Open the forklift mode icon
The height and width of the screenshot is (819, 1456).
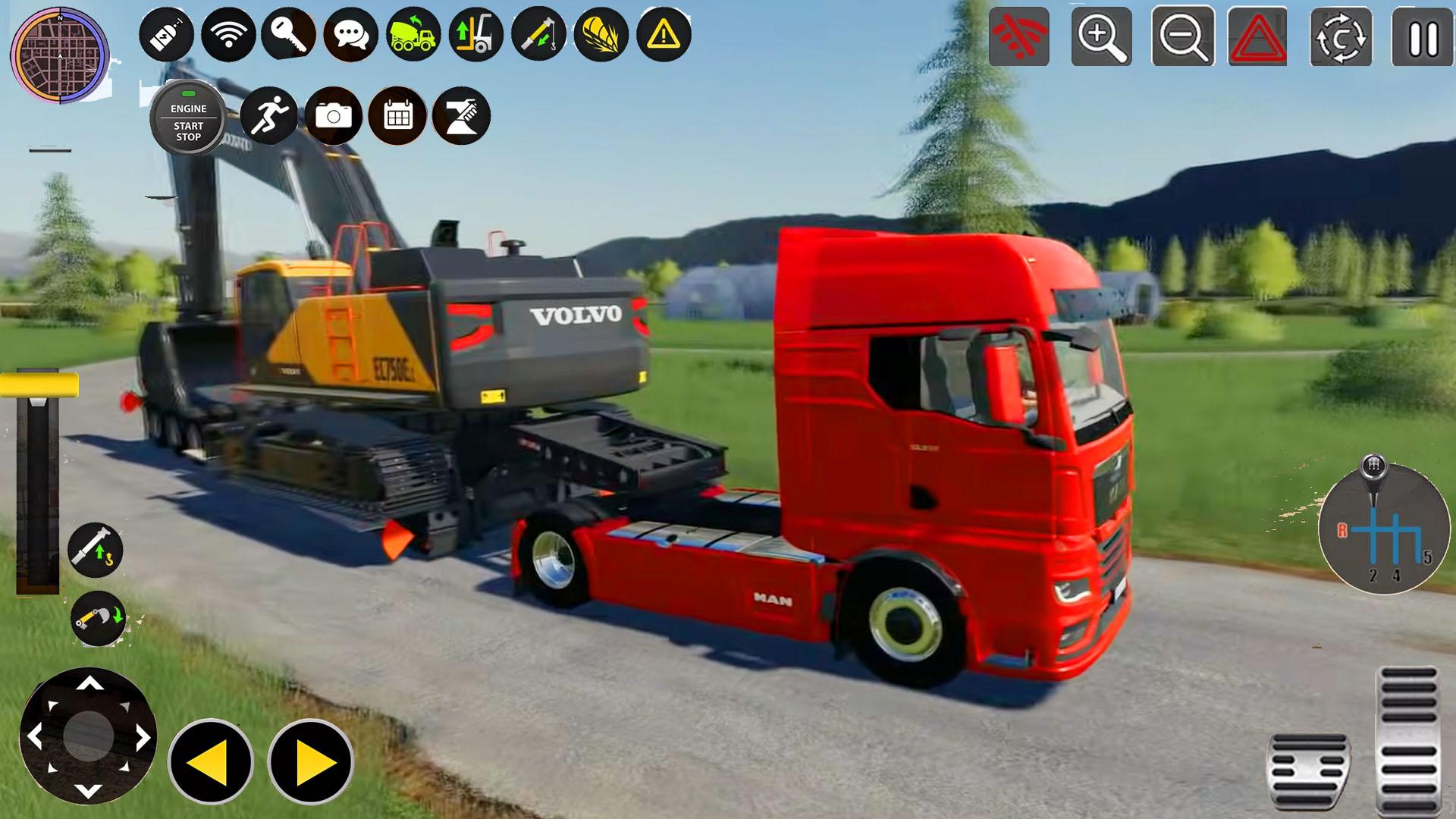(x=474, y=32)
